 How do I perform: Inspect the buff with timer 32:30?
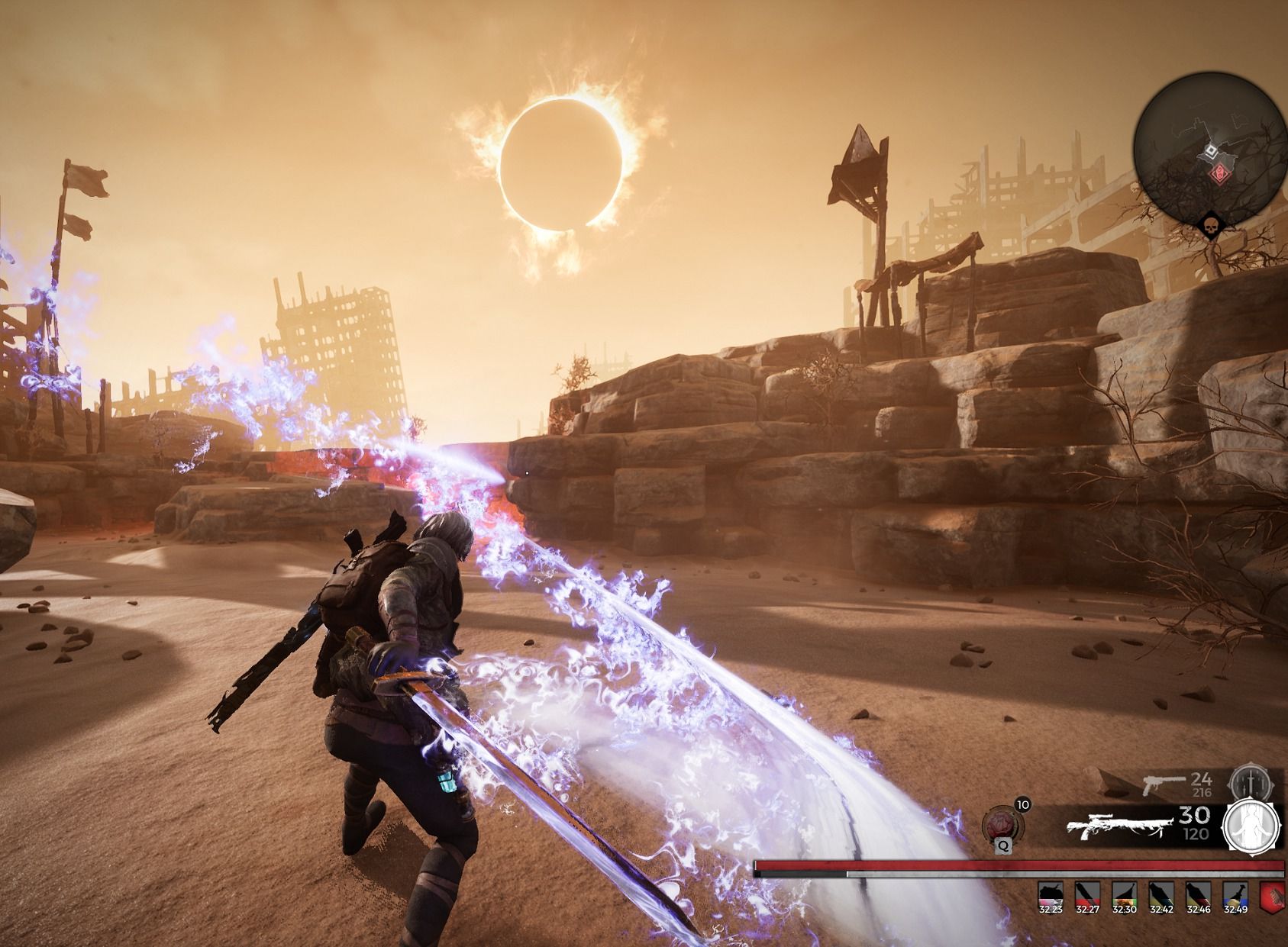click(1124, 894)
